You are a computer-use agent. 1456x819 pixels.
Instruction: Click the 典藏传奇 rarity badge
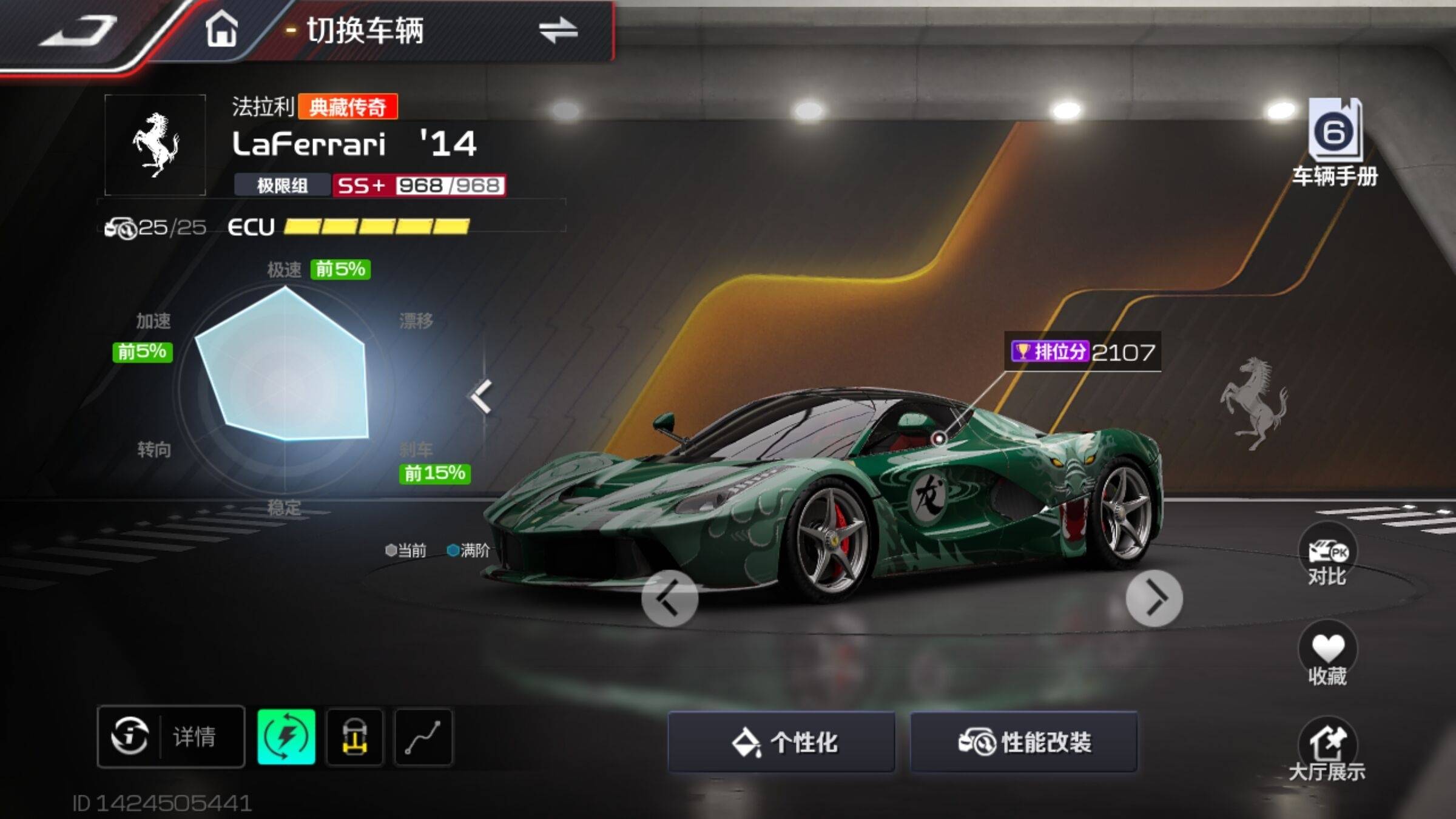[x=348, y=107]
